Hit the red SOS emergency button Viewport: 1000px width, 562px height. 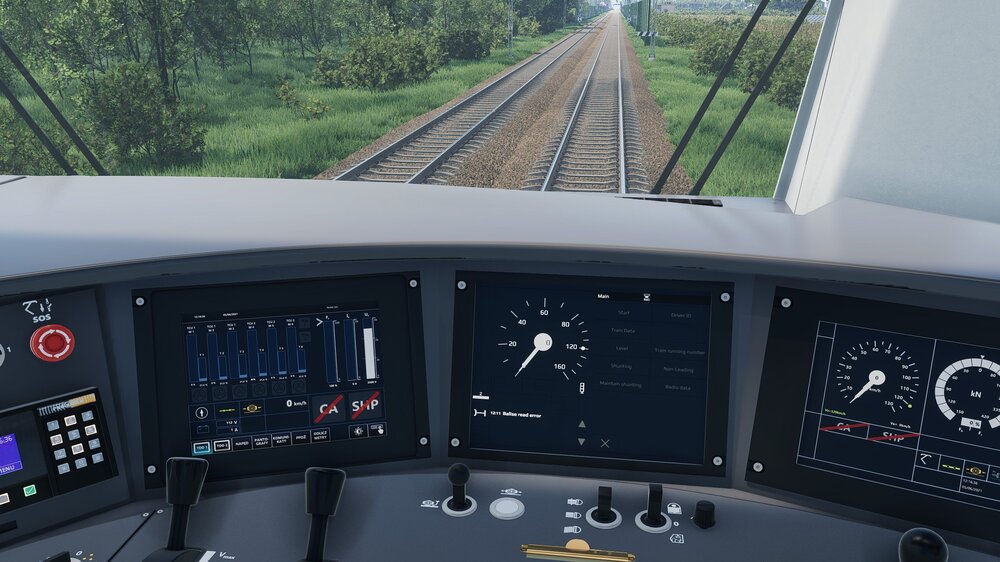point(51,342)
